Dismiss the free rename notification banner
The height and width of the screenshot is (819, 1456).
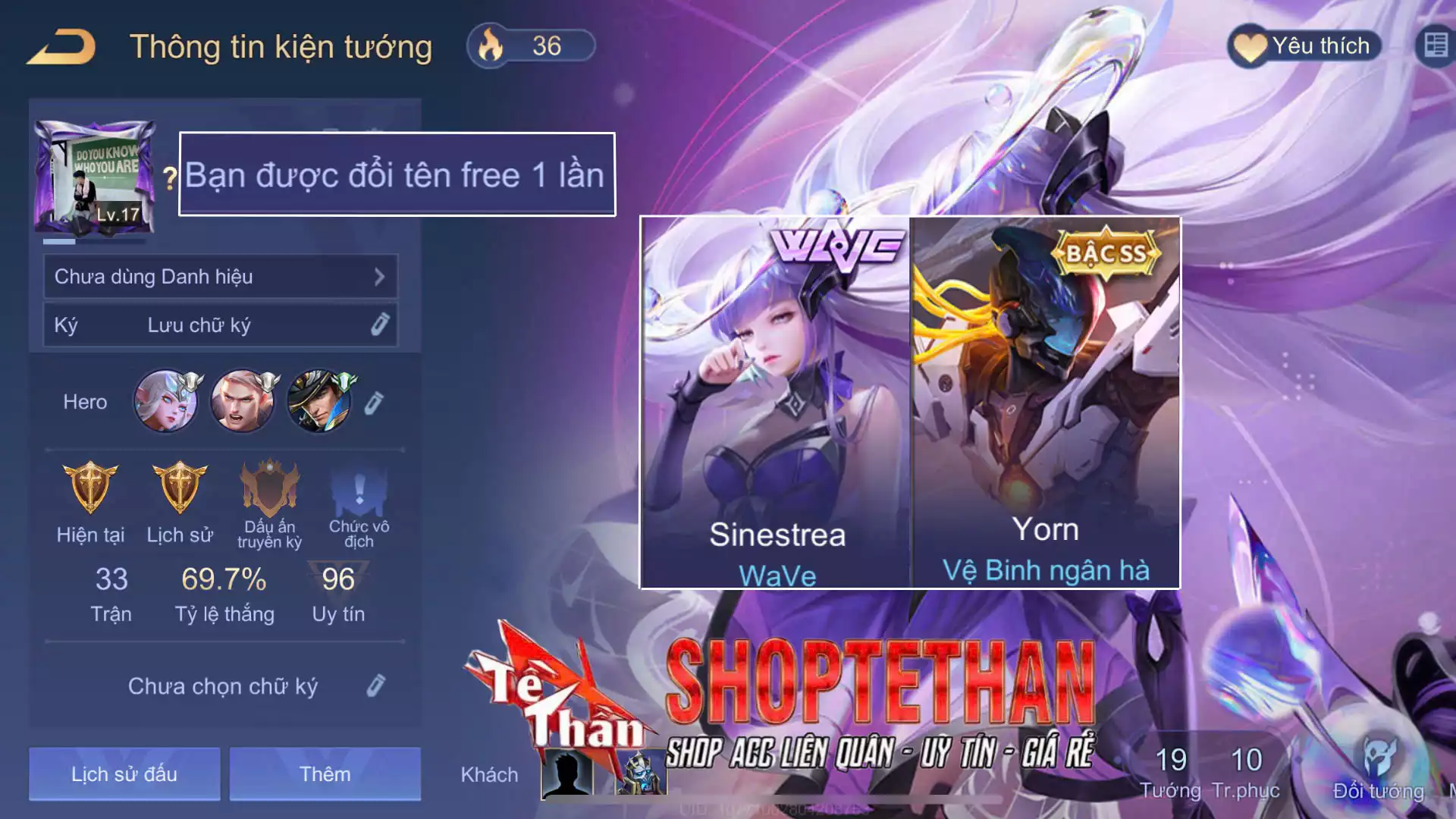(397, 175)
